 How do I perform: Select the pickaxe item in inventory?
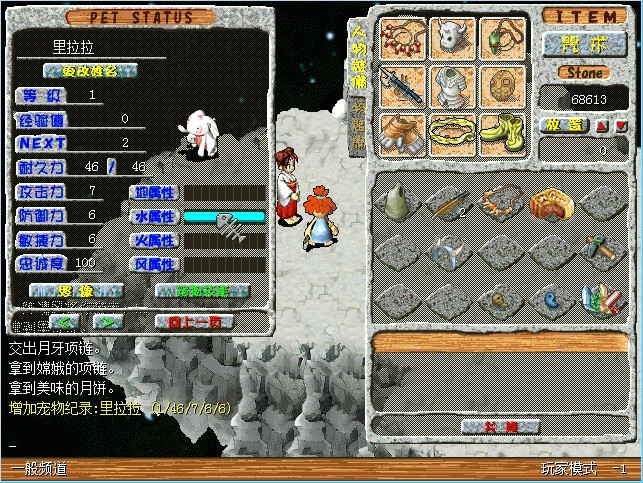coord(604,250)
